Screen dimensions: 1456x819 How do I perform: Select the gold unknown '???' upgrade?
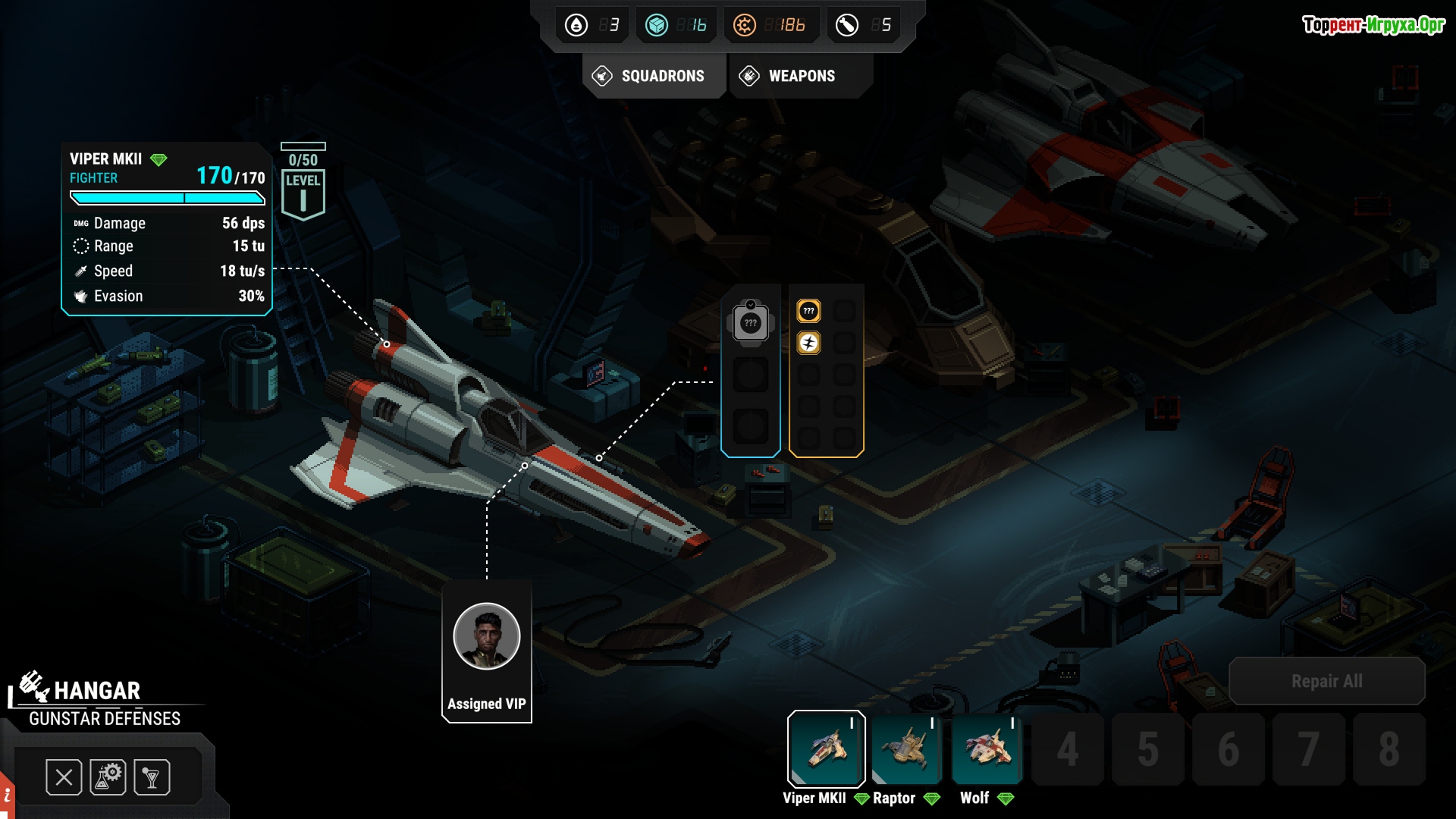click(x=808, y=311)
